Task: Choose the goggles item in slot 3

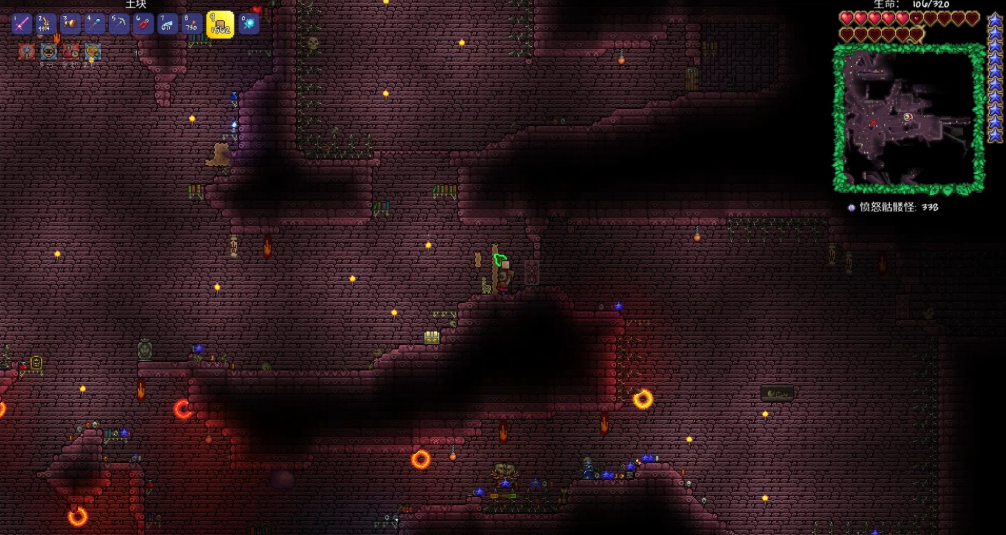Action: click(71, 24)
